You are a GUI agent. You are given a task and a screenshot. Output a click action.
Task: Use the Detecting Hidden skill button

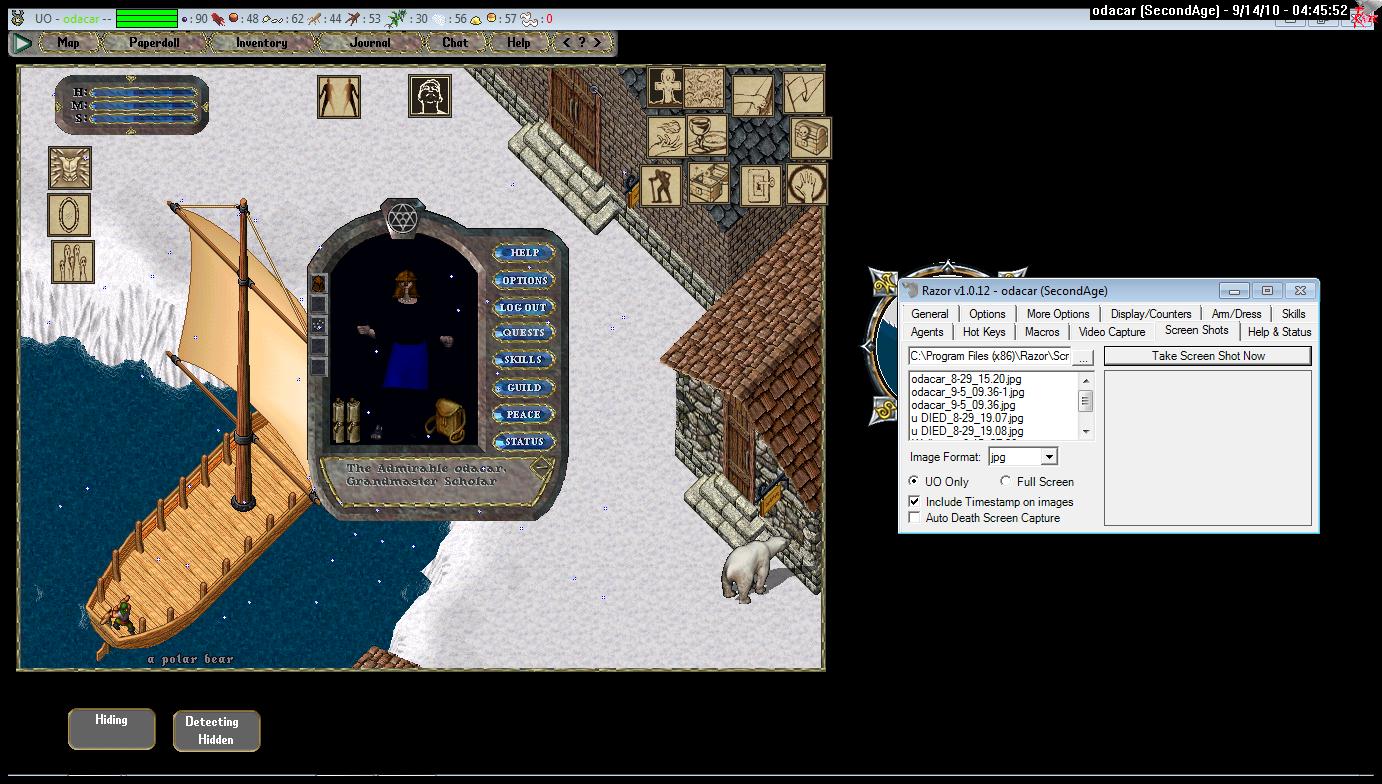[216, 731]
